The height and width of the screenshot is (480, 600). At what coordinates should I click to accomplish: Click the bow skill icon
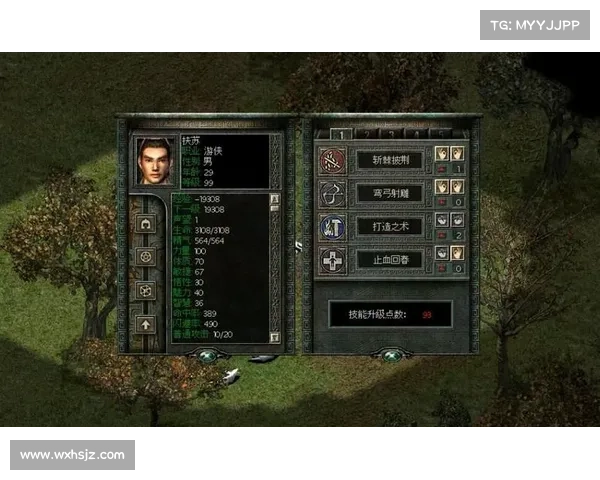coord(332,193)
